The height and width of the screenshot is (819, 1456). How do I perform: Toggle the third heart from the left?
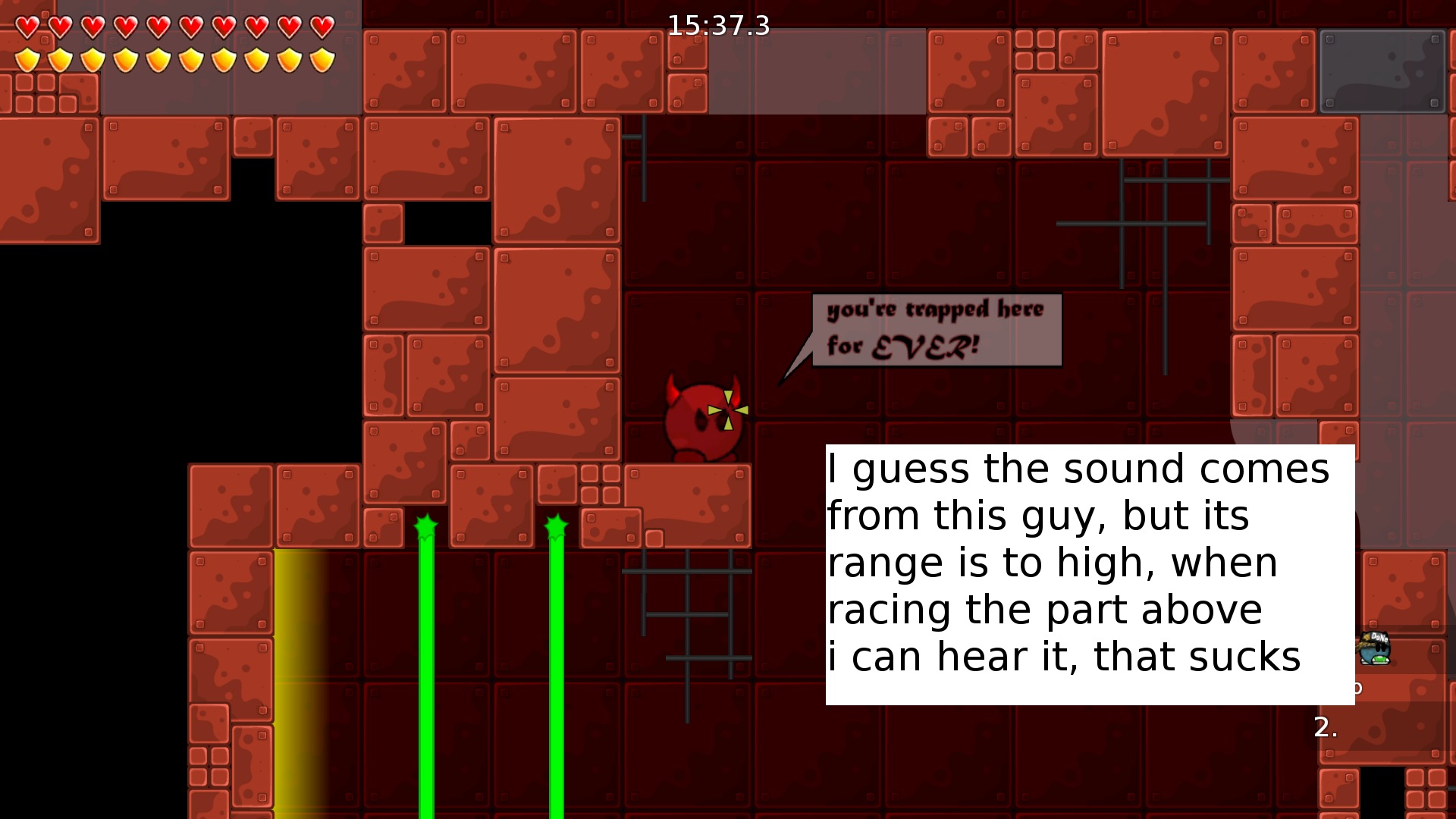tap(92, 24)
